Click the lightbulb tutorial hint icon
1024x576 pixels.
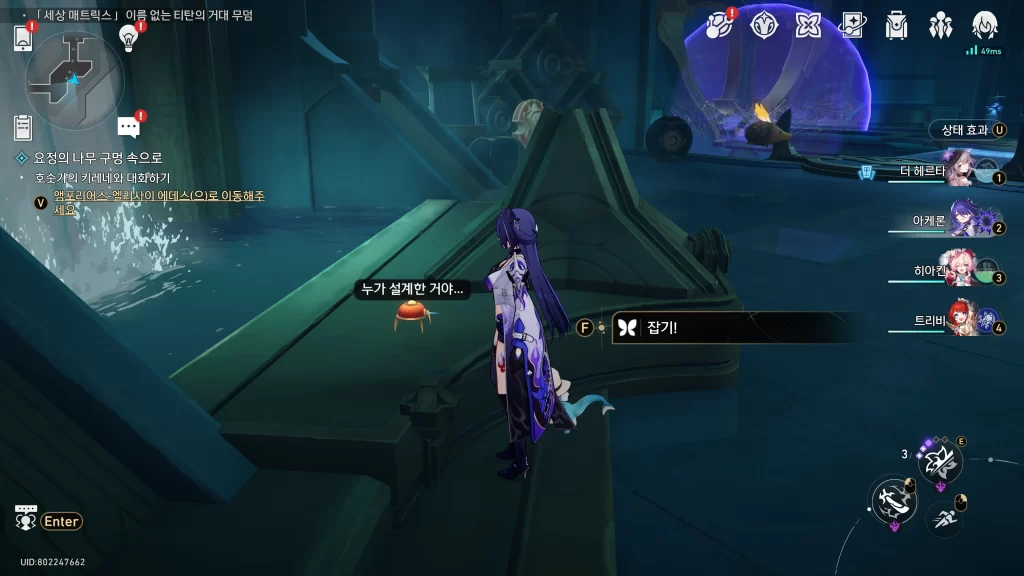[128, 37]
